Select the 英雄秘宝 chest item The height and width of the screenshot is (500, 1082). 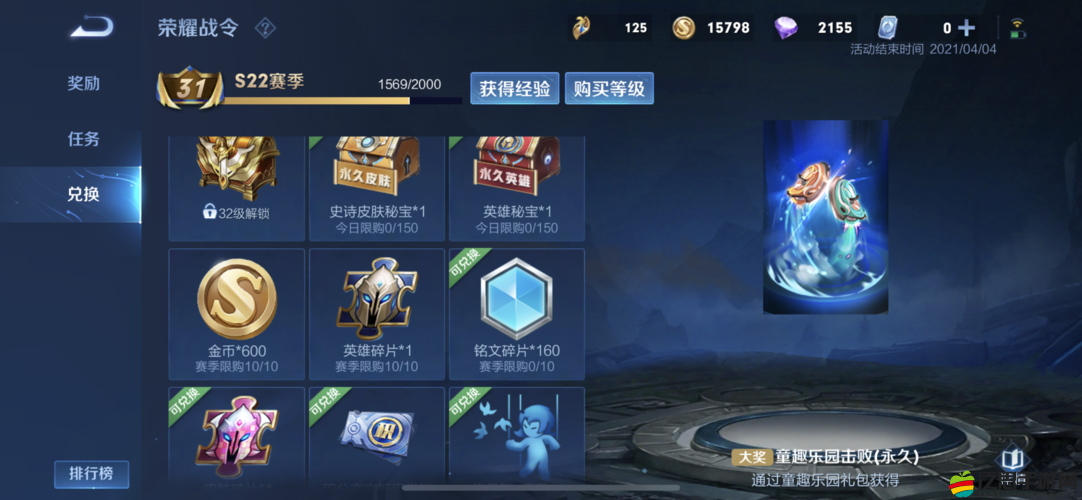pos(517,187)
